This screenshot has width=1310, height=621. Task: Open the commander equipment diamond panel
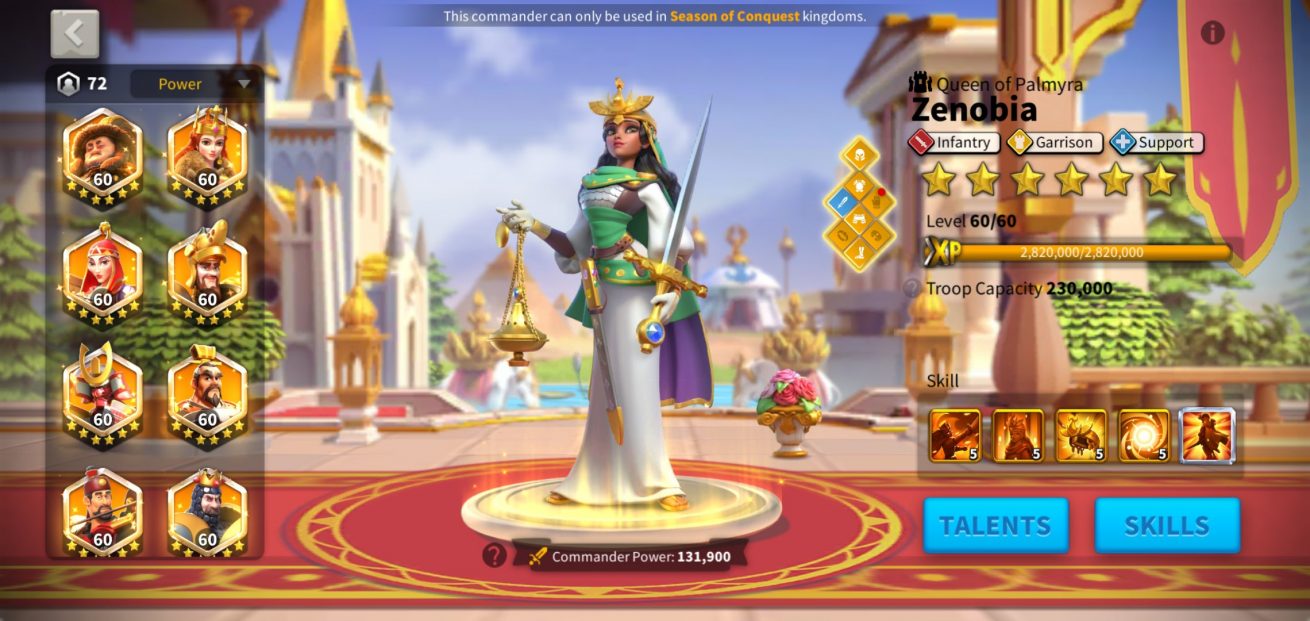tap(858, 204)
